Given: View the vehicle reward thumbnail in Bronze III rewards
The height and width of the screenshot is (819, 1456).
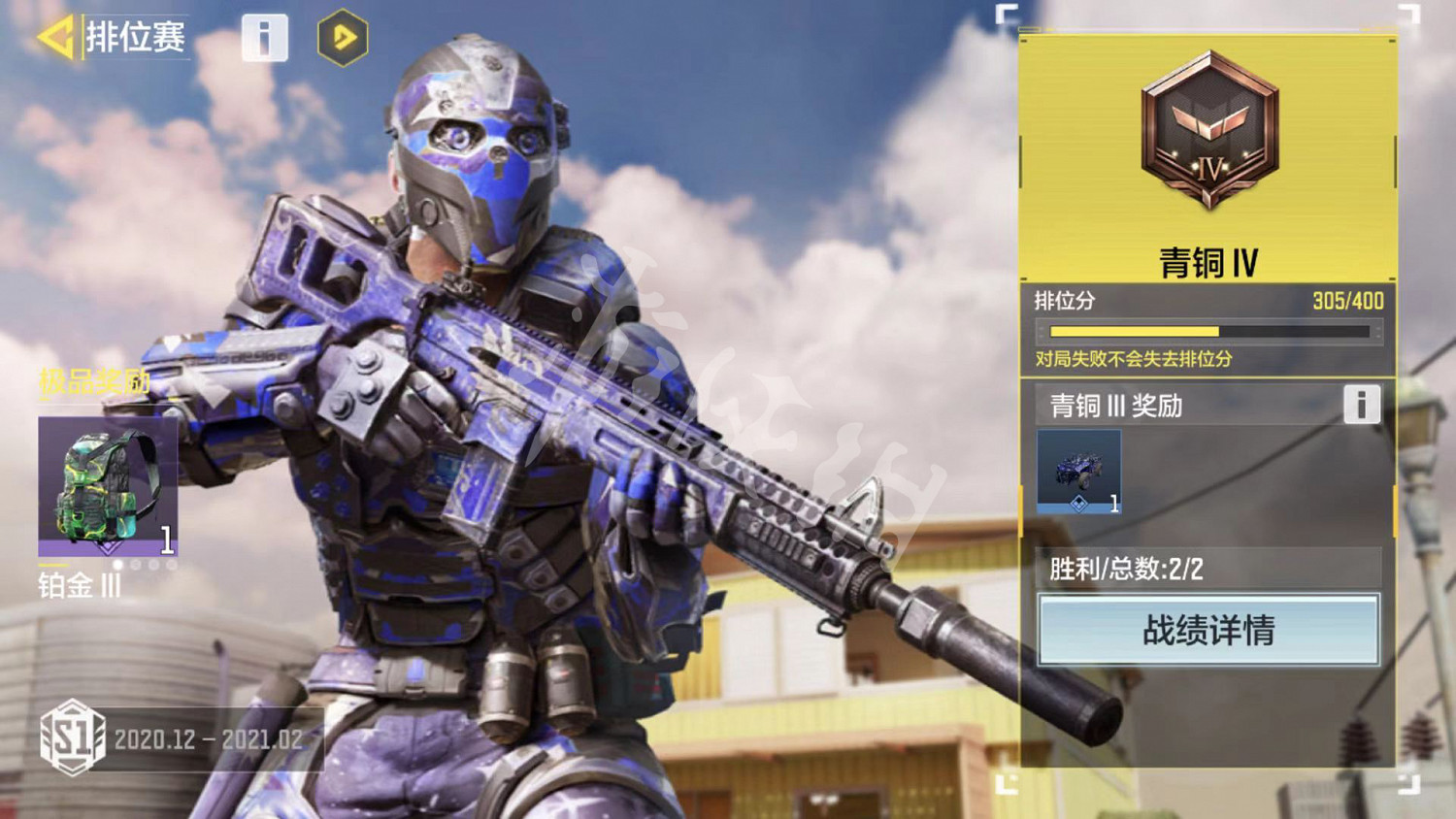Looking at the screenshot, I should point(1079,470).
